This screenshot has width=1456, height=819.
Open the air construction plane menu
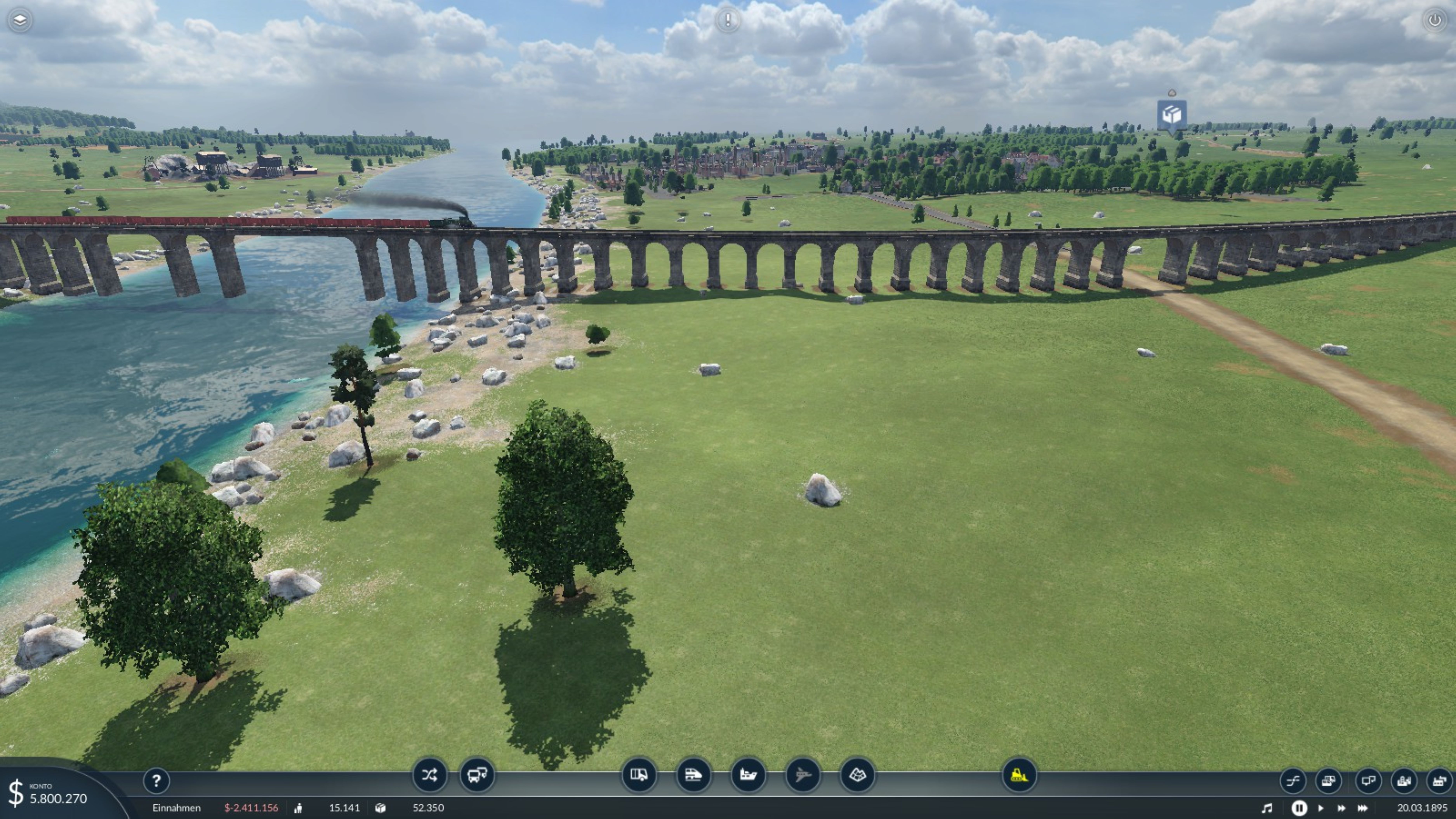[803, 775]
